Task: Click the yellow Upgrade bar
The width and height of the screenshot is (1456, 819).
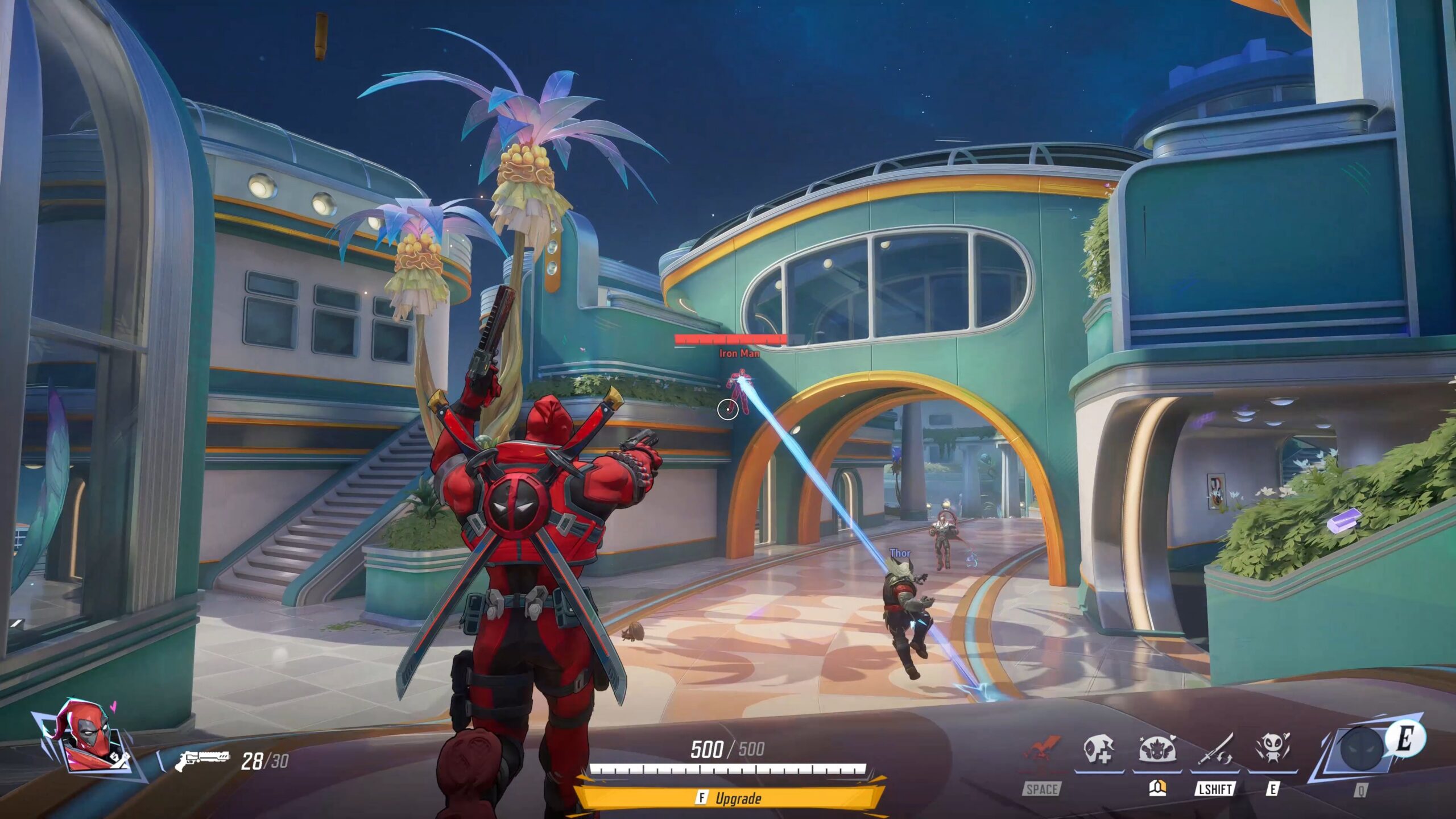Action: click(730, 798)
